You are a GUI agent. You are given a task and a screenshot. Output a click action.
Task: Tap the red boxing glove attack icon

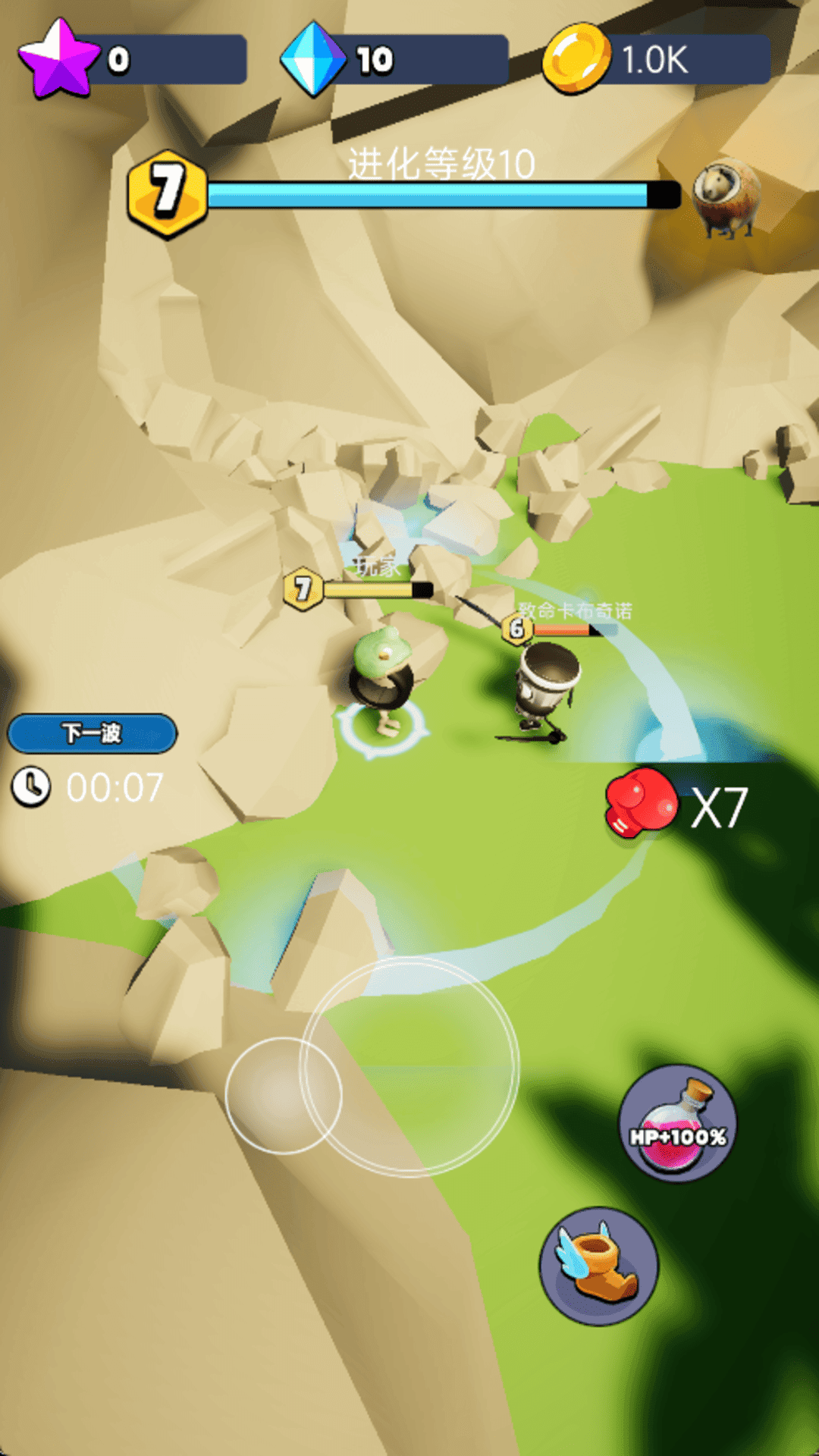642,802
